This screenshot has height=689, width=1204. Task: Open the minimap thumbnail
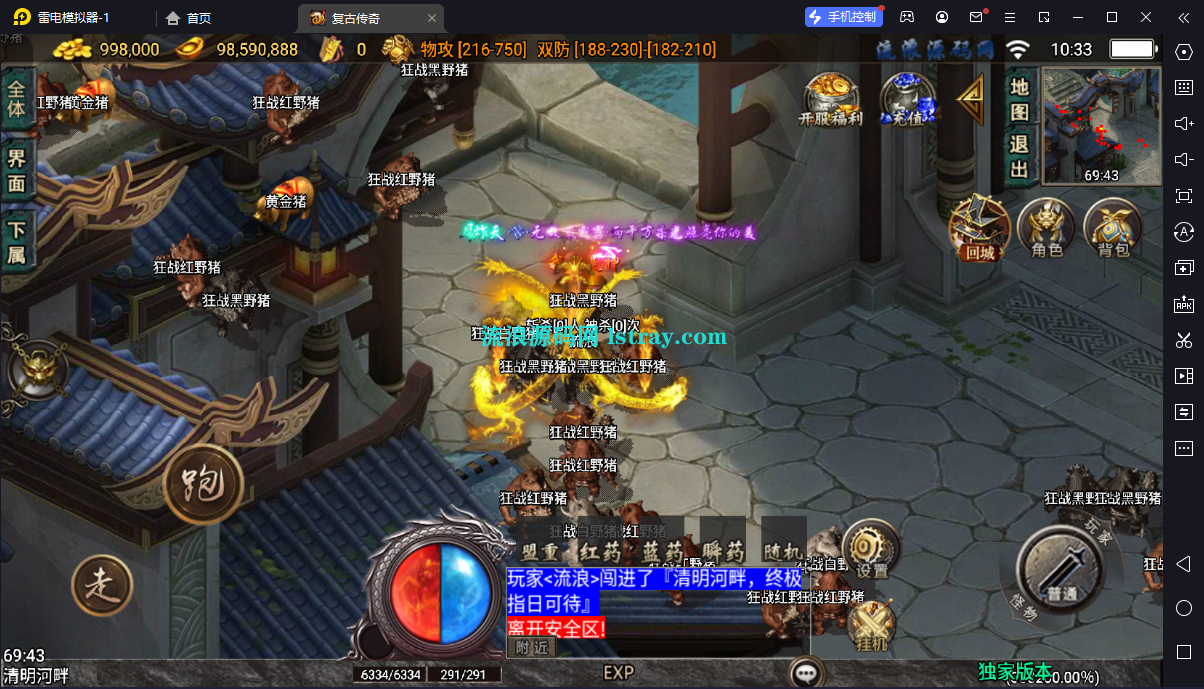click(1101, 125)
